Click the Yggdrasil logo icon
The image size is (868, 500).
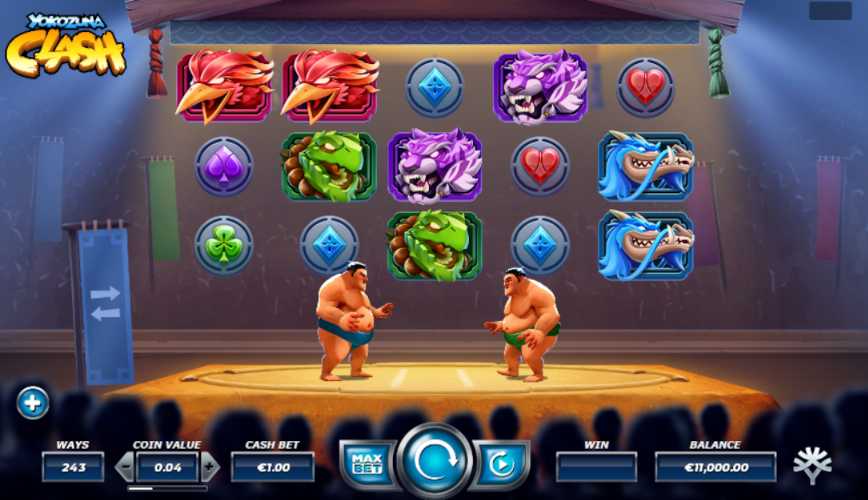[x=812, y=465]
